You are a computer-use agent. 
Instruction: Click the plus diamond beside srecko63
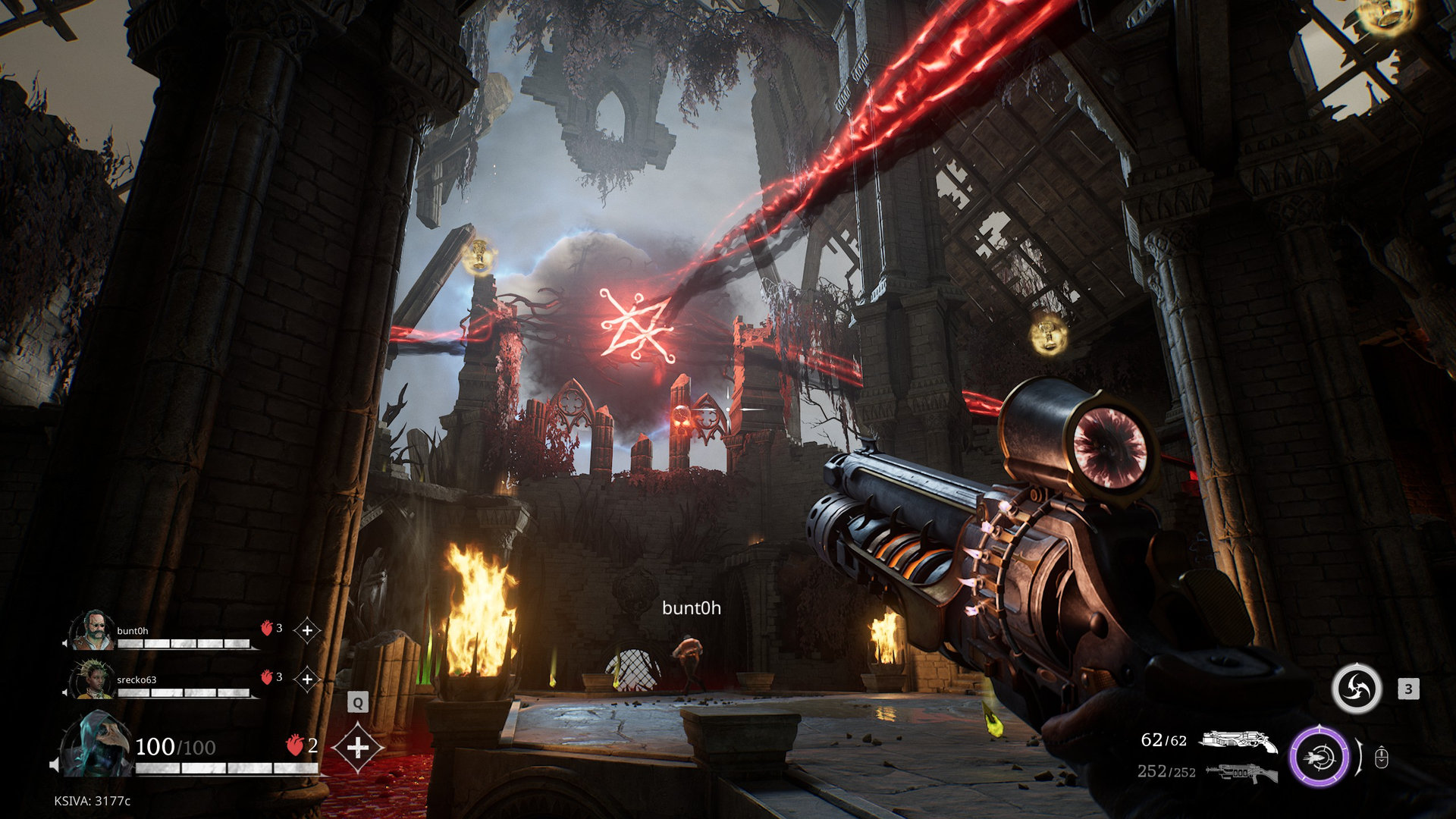coord(307,679)
